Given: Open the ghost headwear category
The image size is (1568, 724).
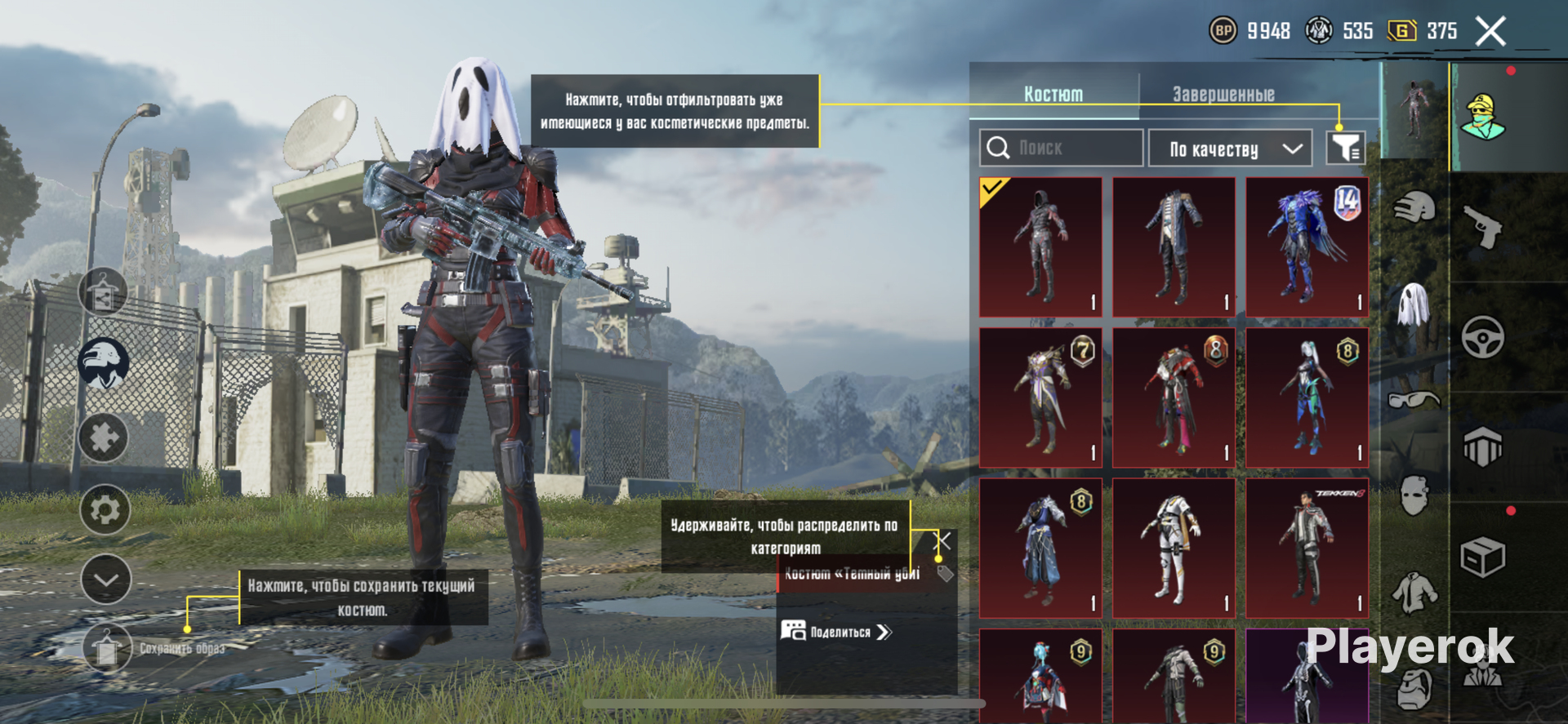Looking at the screenshot, I should coord(1414,304).
